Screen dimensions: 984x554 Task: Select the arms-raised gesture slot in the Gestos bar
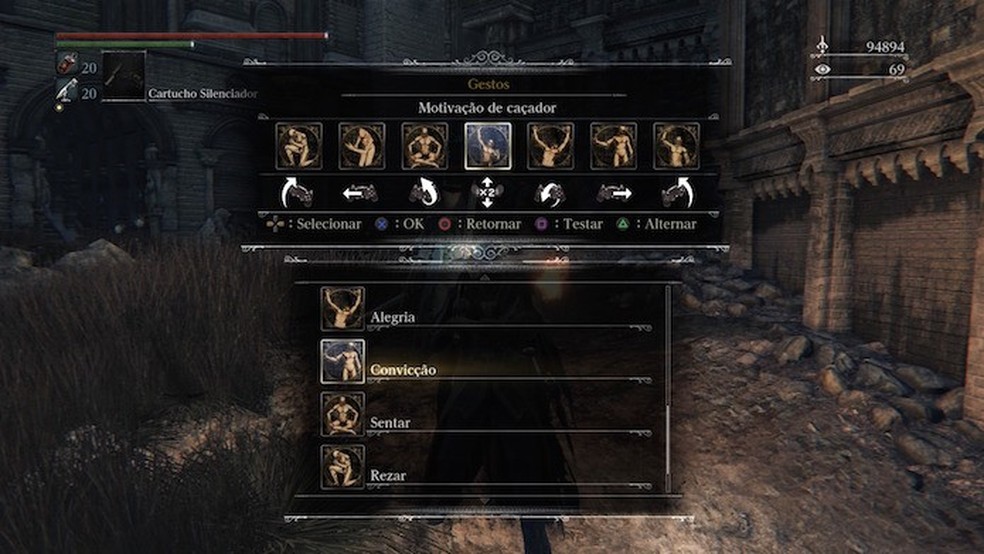coord(551,146)
